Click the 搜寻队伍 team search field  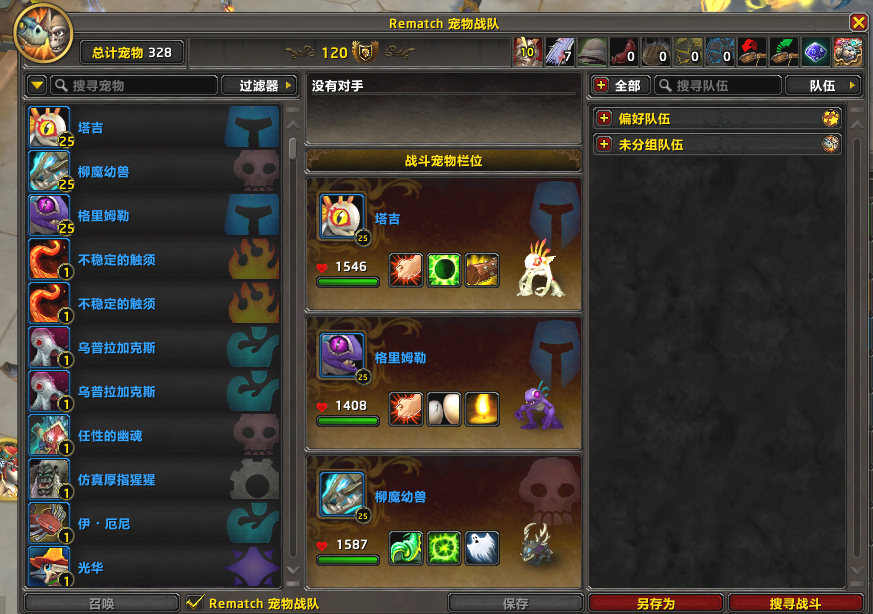[x=722, y=86]
